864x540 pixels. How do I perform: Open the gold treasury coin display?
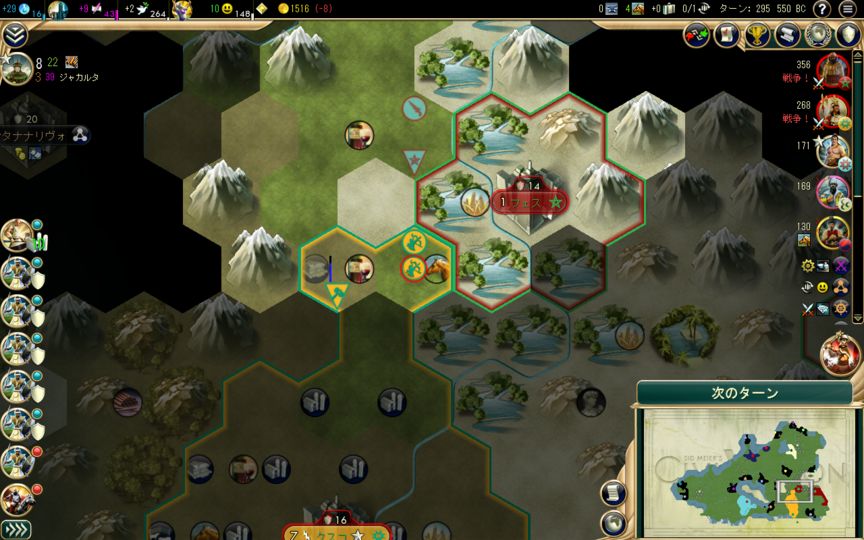[302, 9]
